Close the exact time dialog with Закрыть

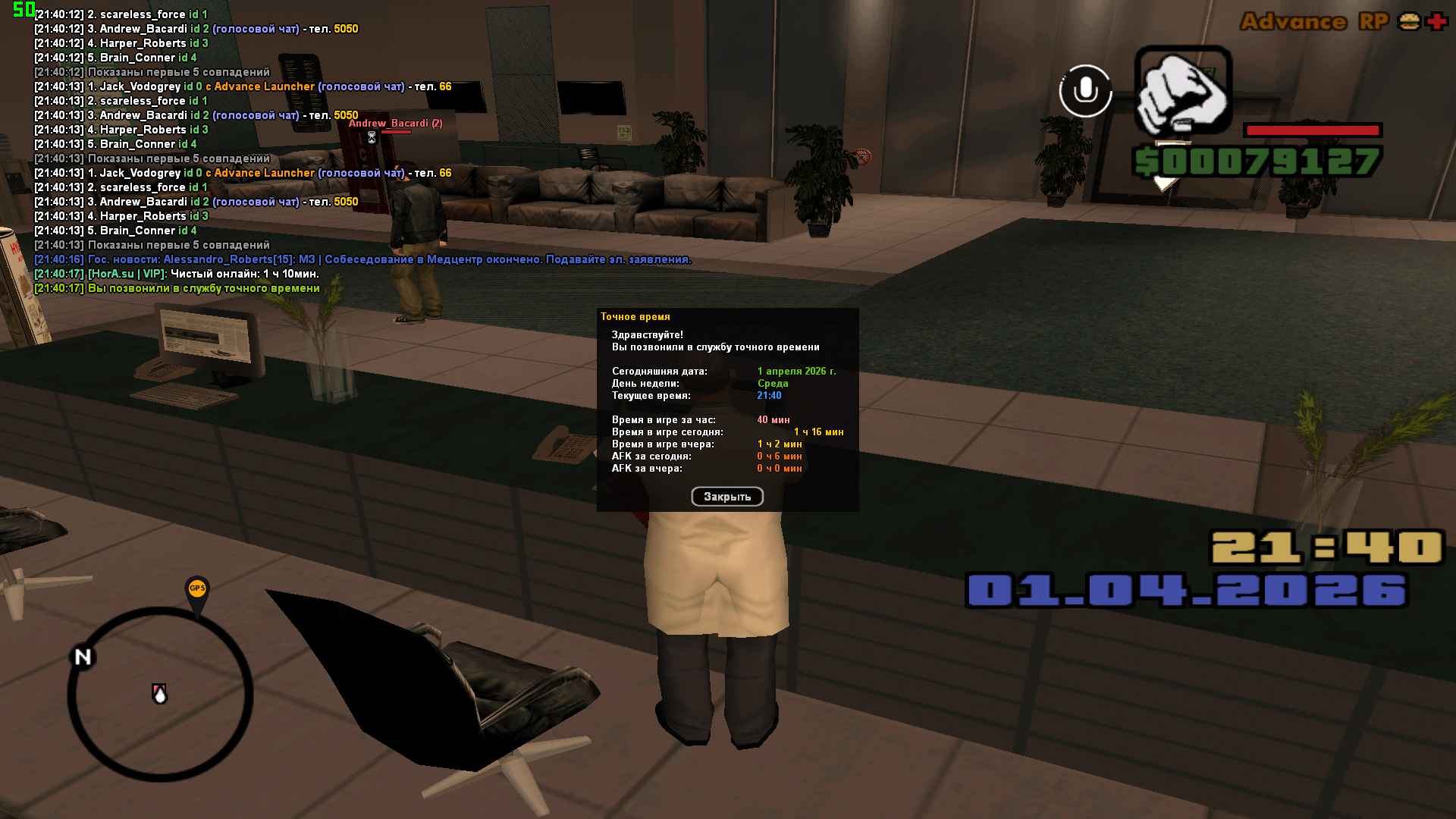point(726,497)
